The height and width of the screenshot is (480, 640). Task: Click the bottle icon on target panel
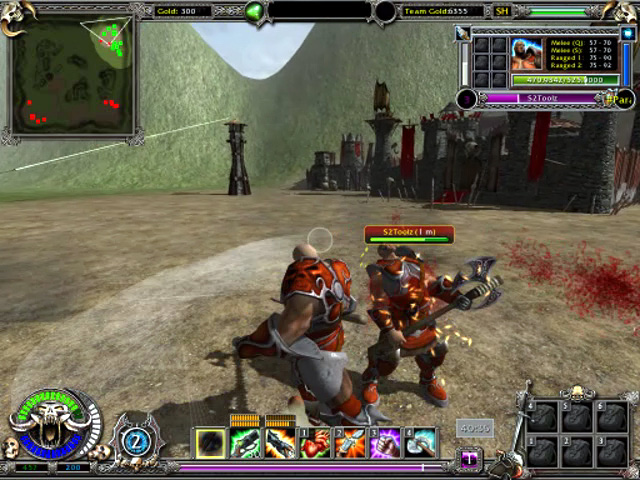tap(463, 33)
